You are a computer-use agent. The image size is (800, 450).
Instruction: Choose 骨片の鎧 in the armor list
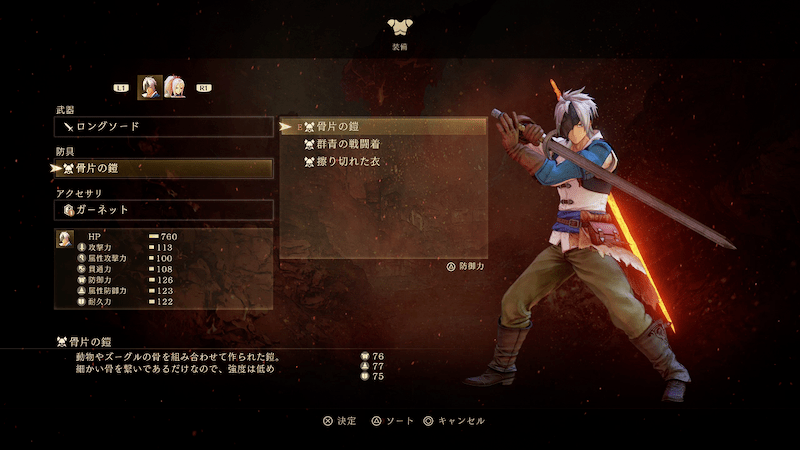pos(384,127)
